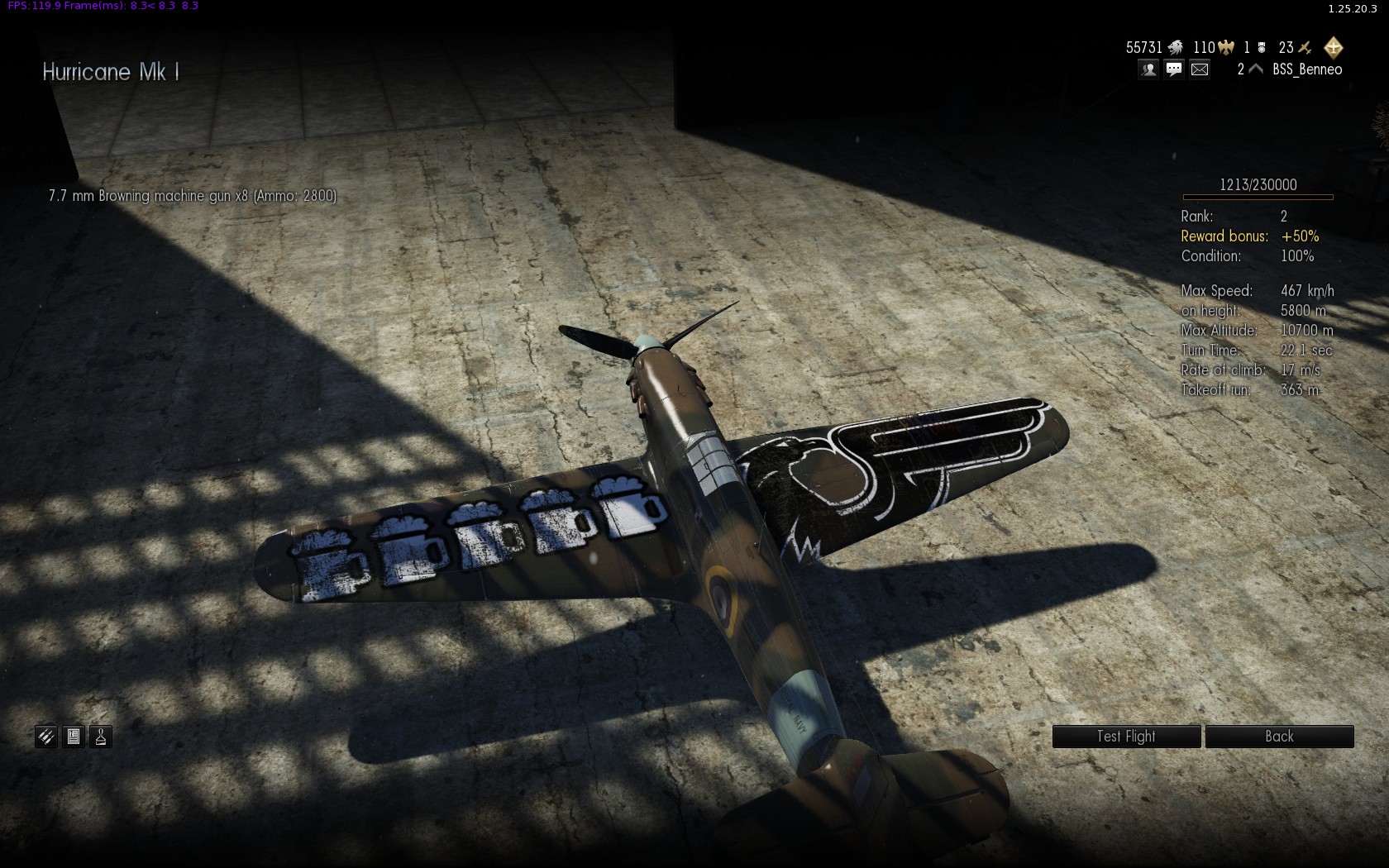Start a Test Flight
Image resolution: width=1389 pixels, height=868 pixels.
1125,737
